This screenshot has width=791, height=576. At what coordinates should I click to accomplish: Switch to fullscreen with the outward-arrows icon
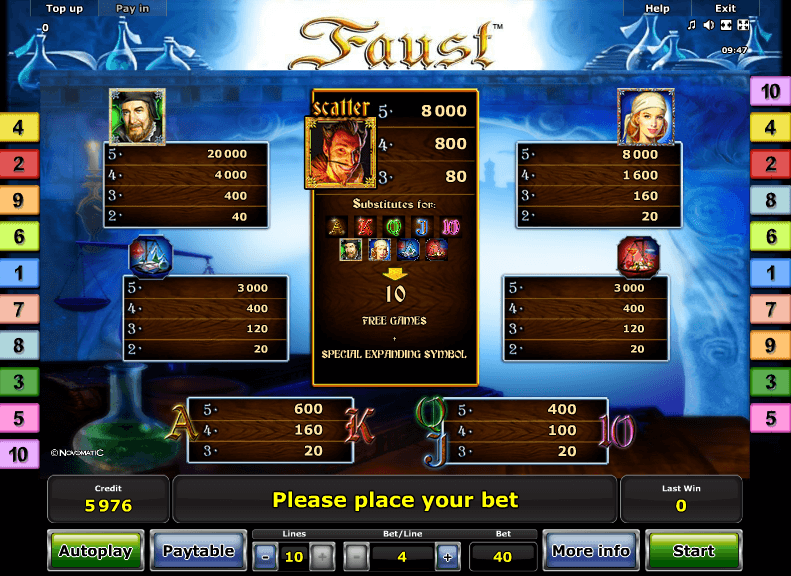pyautogui.click(x=743, y=25)
